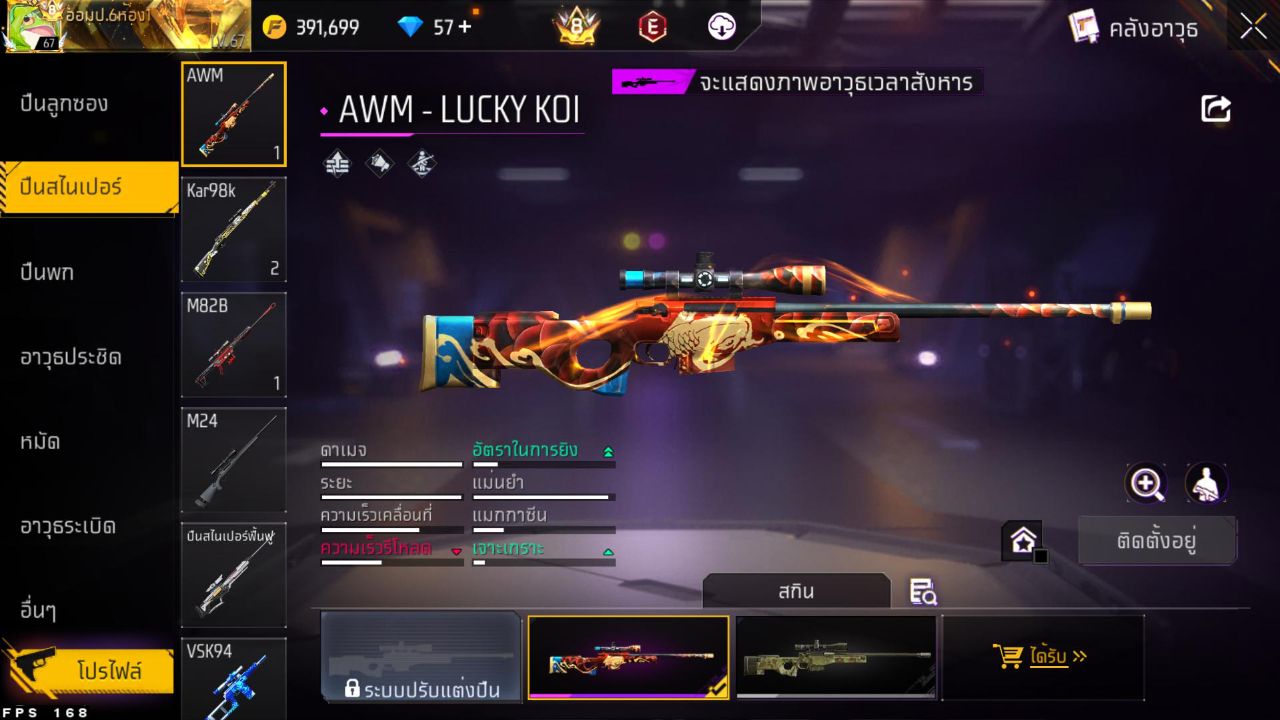Open the weapon zoom magnifier preview

(1146, 484)
